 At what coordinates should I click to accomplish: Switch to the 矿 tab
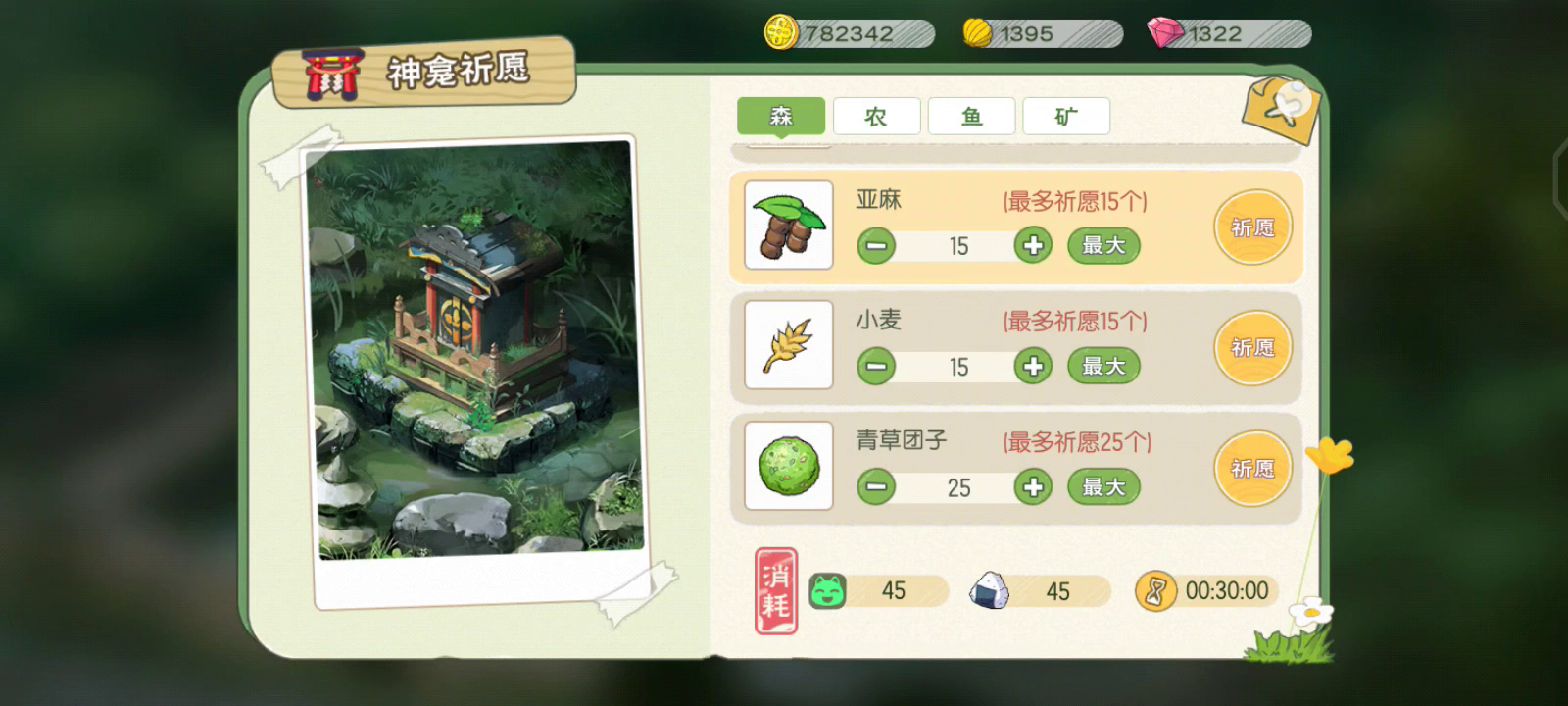pyautogui.click(x=1065, y=116)
